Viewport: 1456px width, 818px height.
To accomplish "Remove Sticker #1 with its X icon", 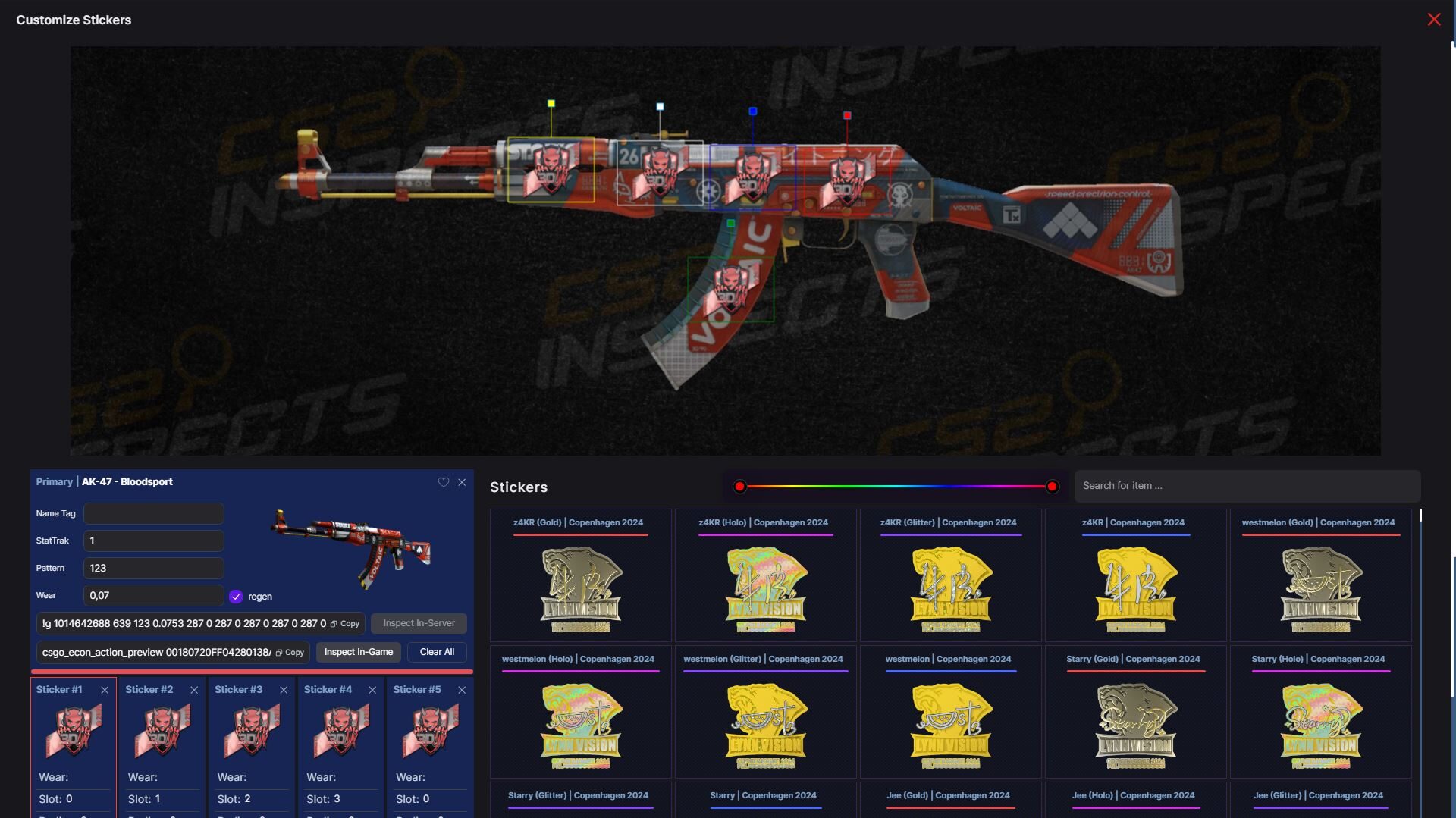I will (105, 690).
